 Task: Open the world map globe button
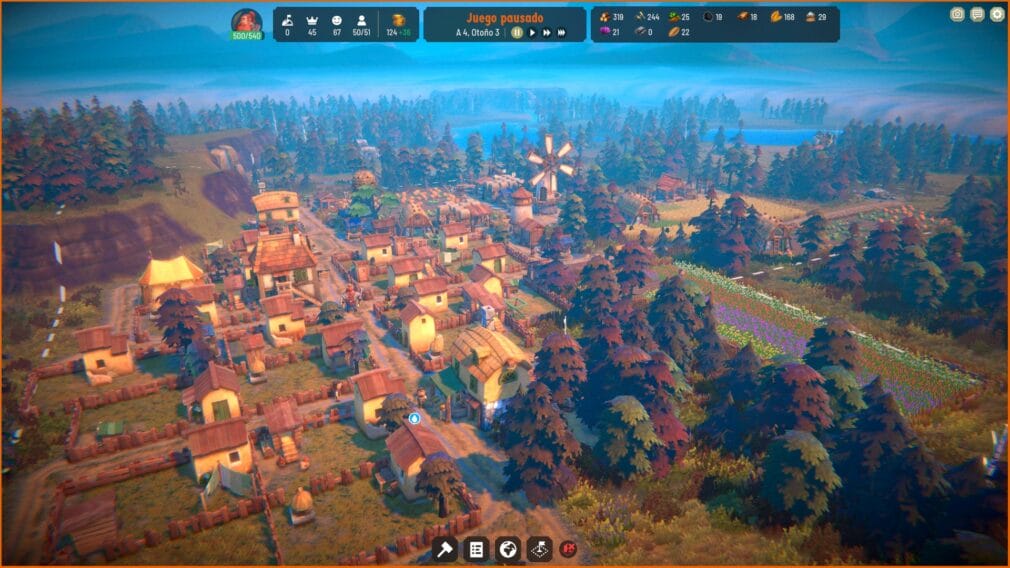click(x=507, y=548)
